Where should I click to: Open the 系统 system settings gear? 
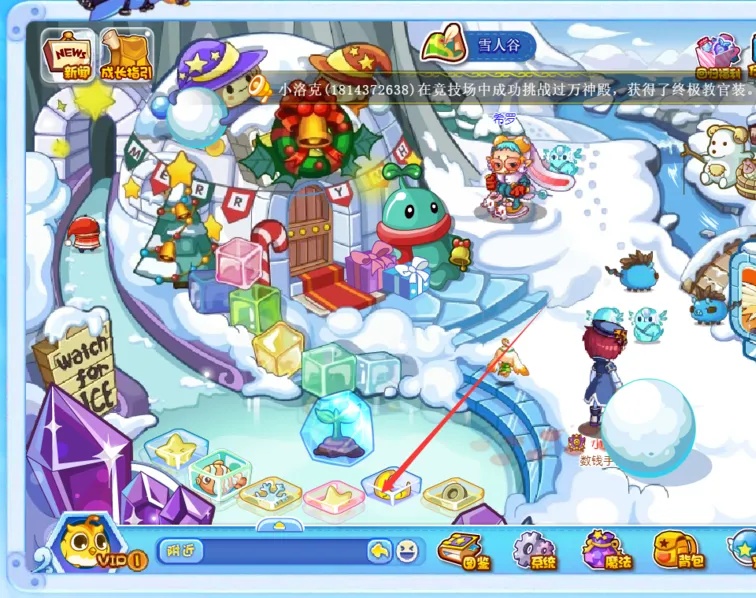tap(536, 551)
